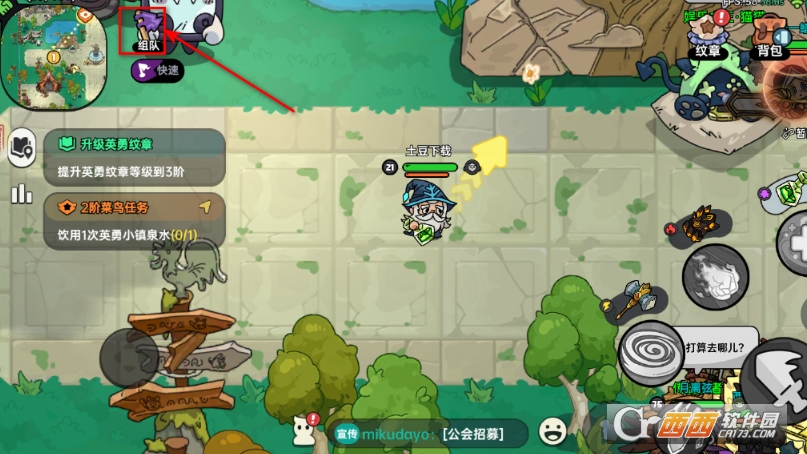Touch the virtual movement joystick

coord(128,357)
